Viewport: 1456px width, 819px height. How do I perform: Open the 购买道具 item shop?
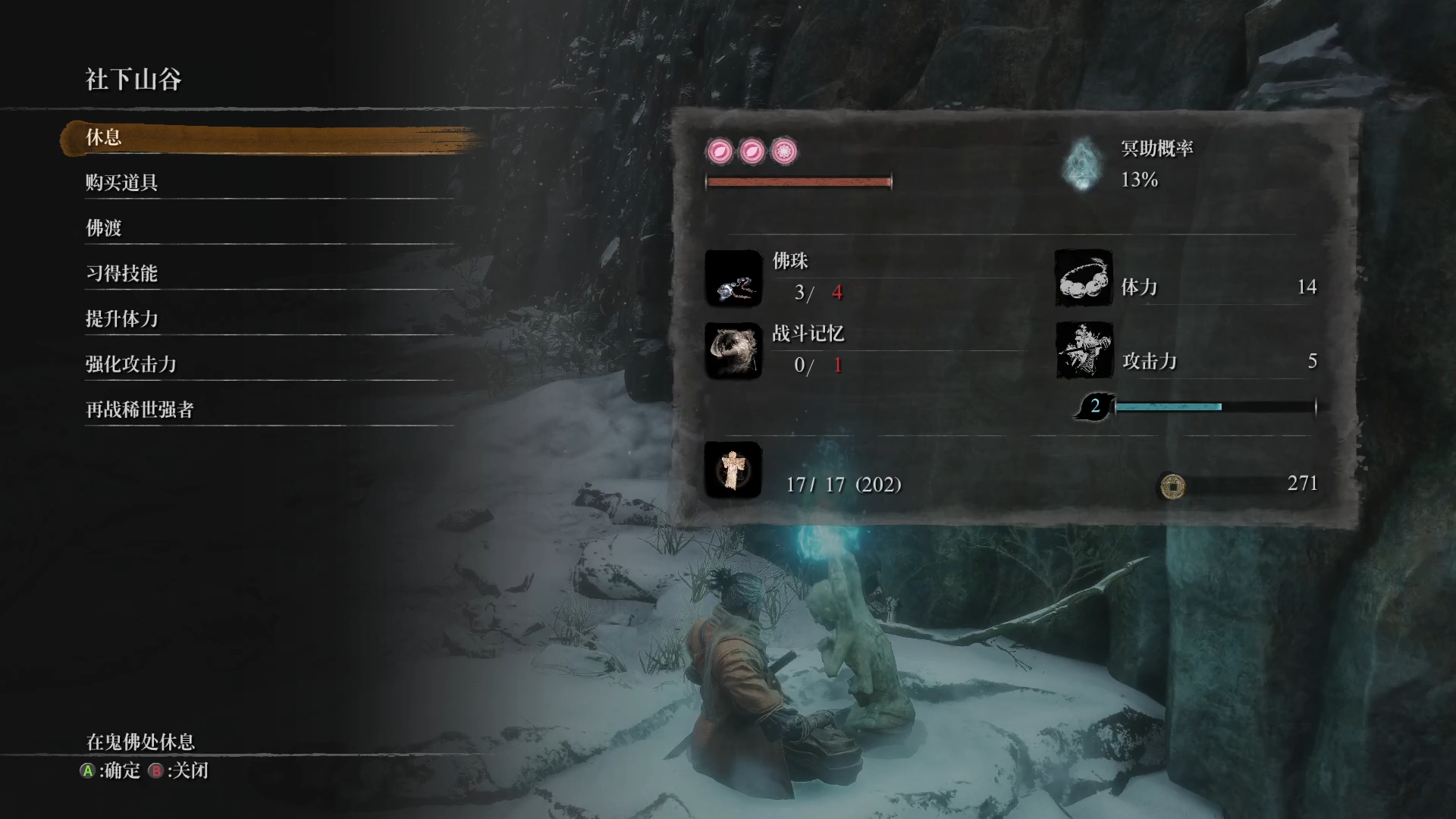(x=121, y=183)
